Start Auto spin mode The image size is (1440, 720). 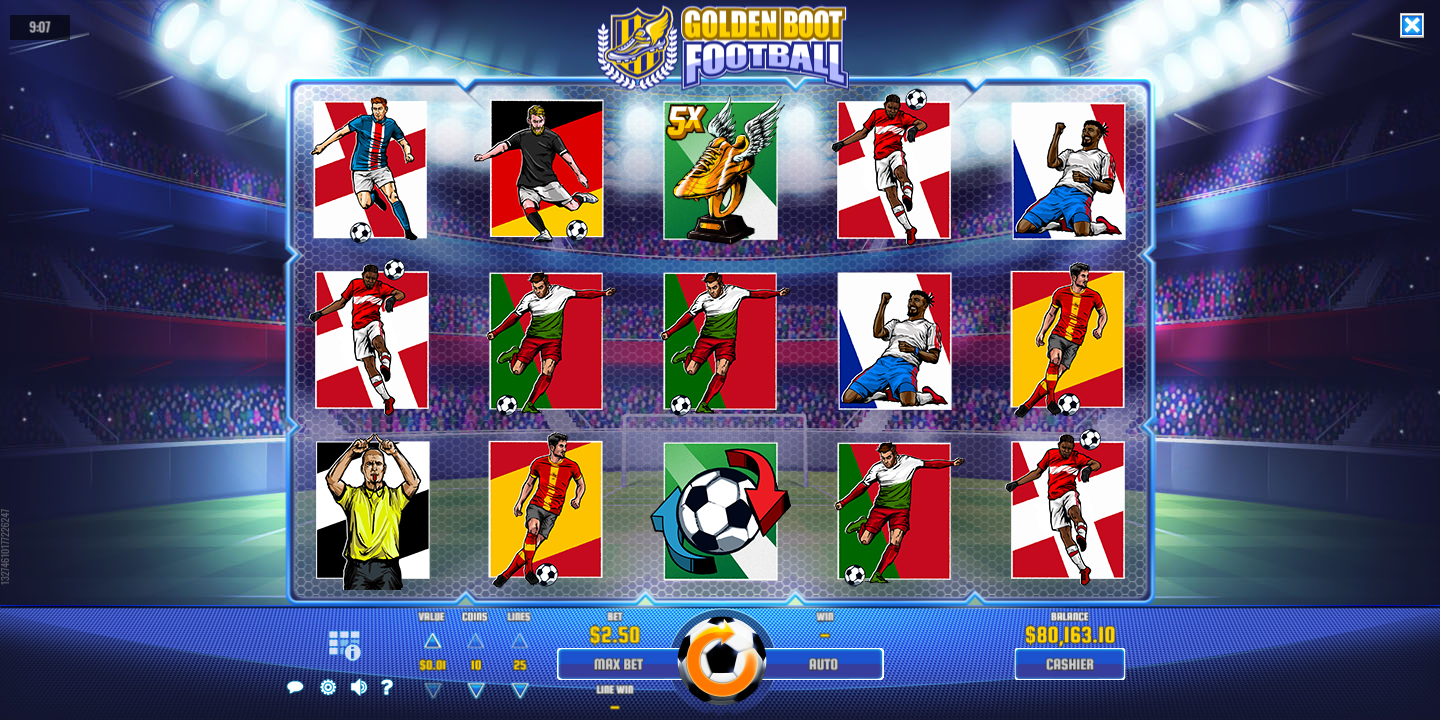[824, 664]
